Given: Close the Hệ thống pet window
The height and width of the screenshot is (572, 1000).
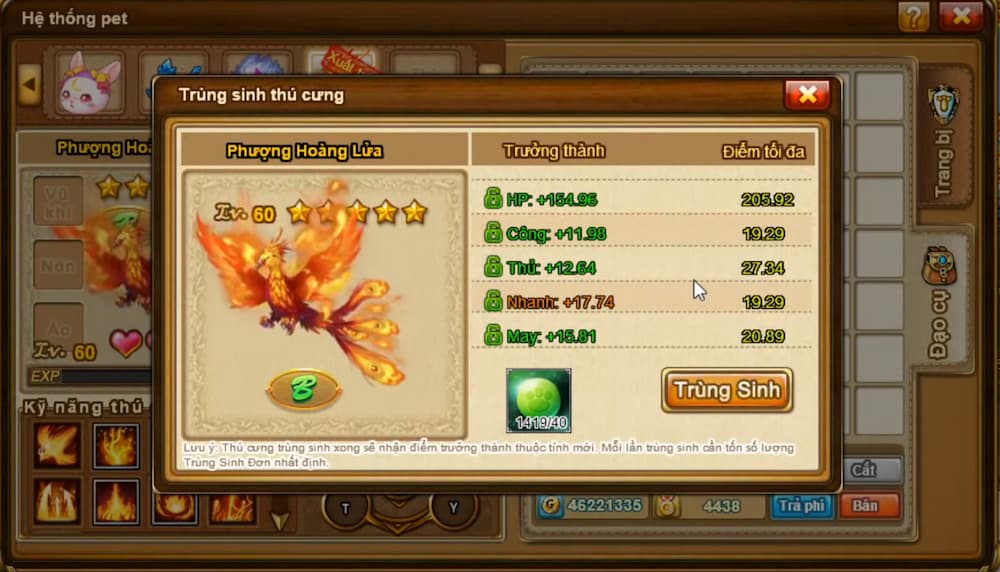Looking at the screenshot, I should coord(961,16).
